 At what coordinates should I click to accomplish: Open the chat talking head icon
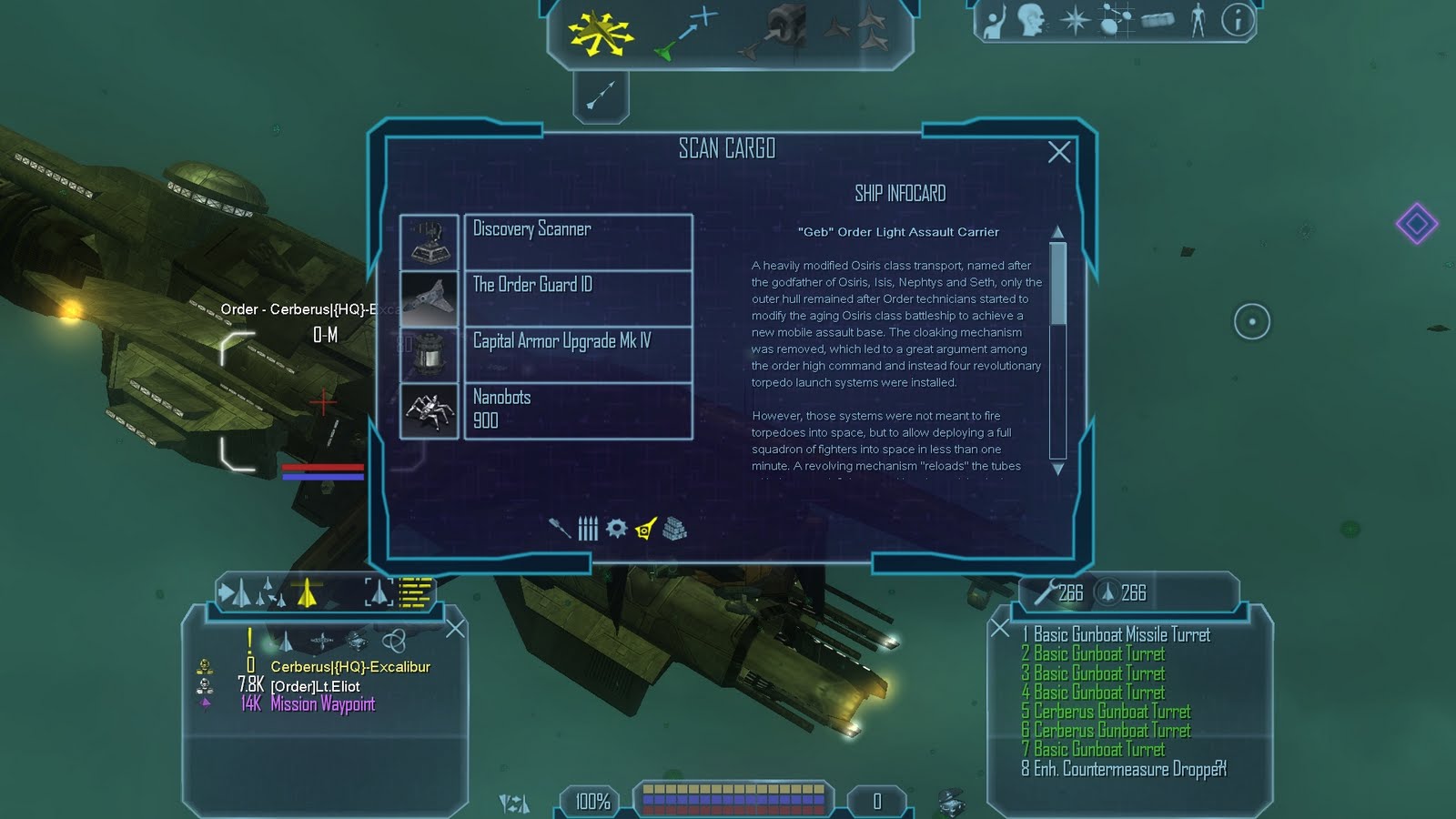point(1030,20)
